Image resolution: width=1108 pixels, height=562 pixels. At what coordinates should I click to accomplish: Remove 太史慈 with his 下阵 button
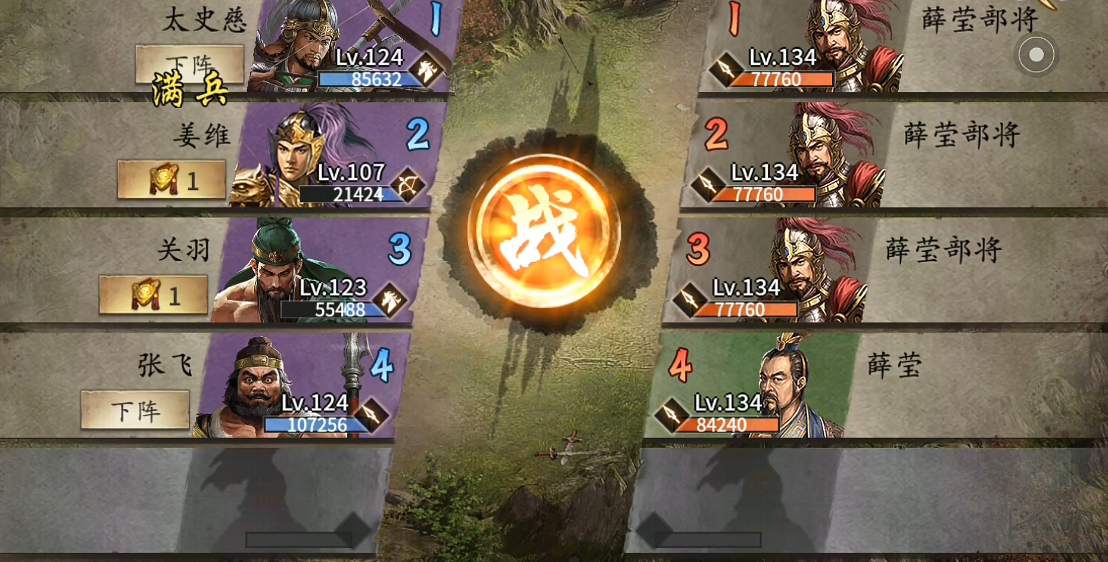click(x=190, y=64)
